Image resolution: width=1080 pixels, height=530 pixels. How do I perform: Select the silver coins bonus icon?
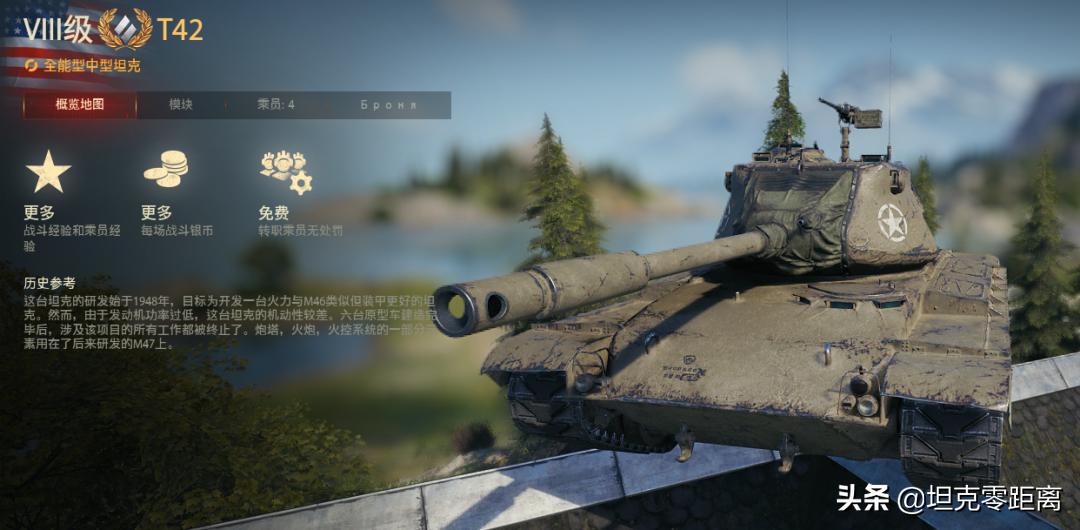pyautogui.click(x=165, y=168)
